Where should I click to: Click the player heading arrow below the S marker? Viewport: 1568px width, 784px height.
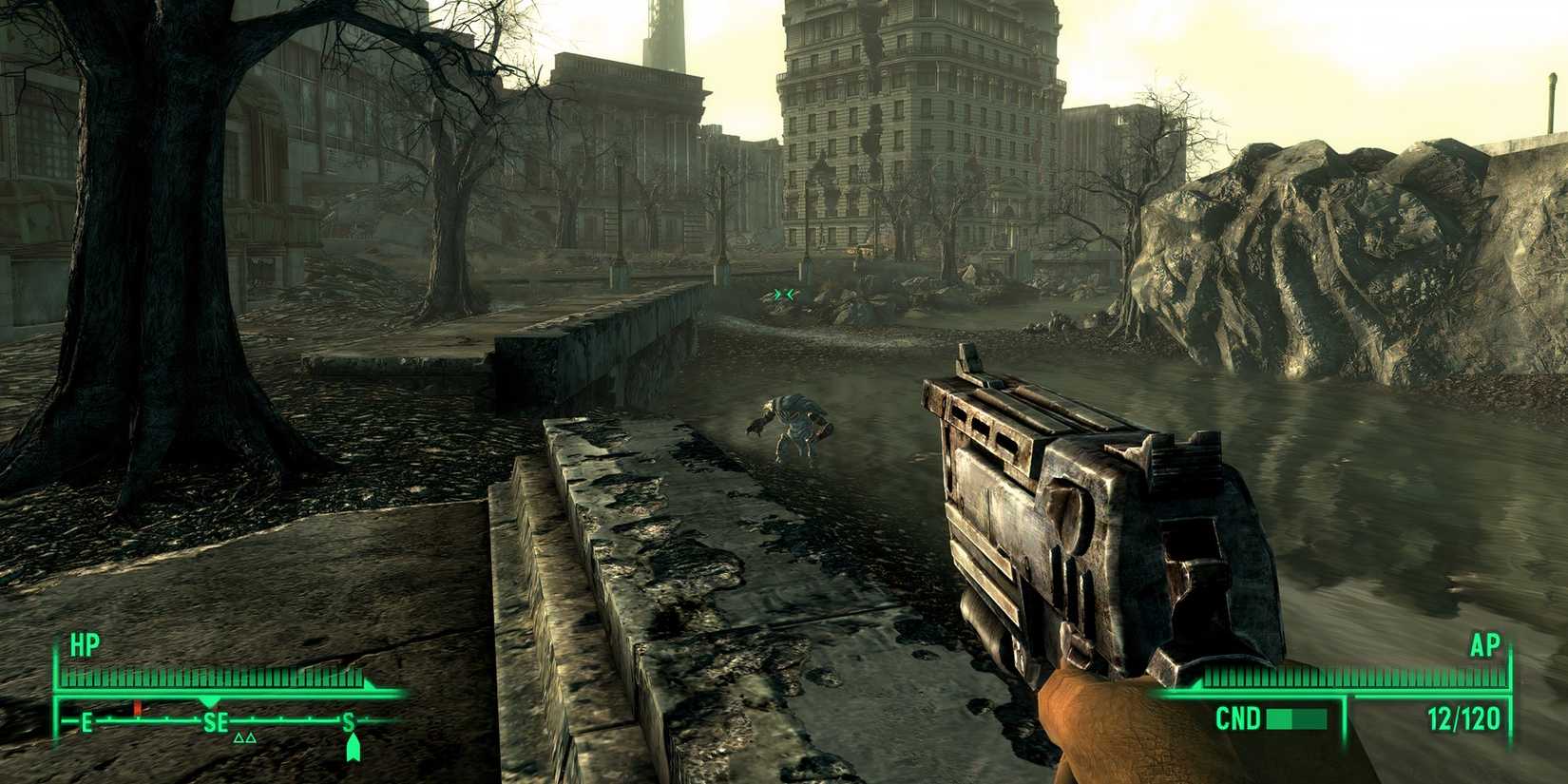point(354,747)
